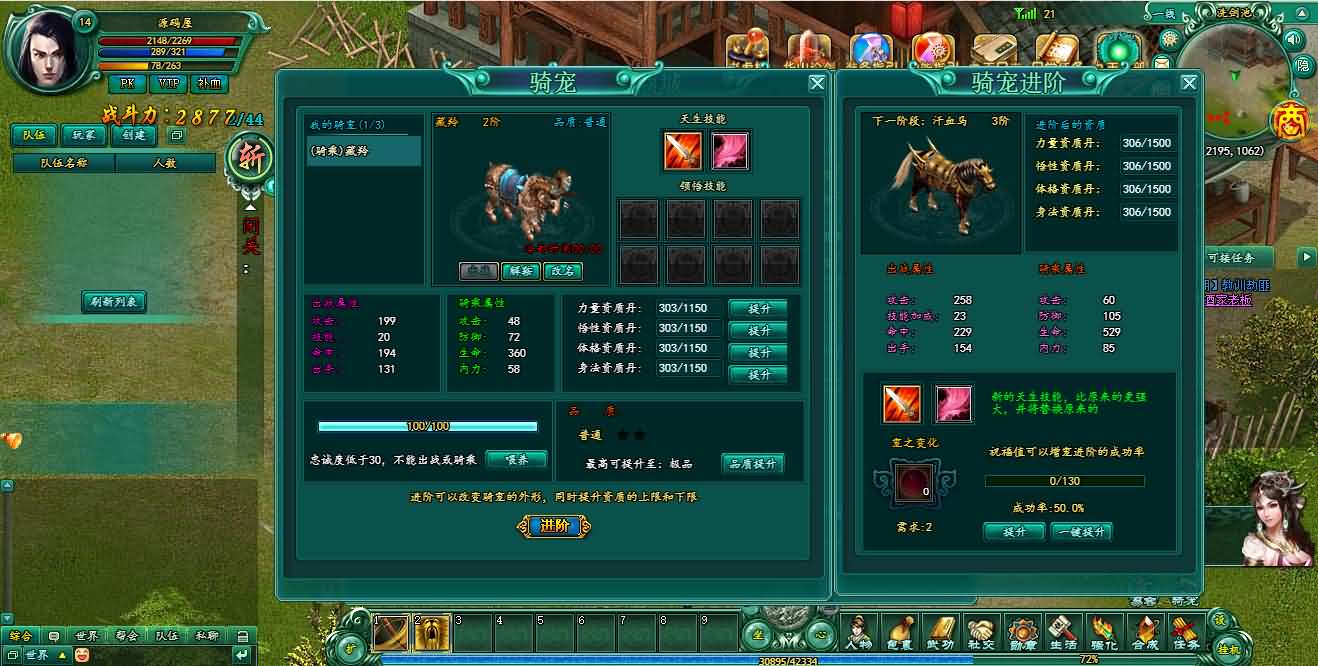This screenshot has height=666, width=1318.
Task: Use 一键提升 one-click advancement
Action: [x=1081, y=532]
